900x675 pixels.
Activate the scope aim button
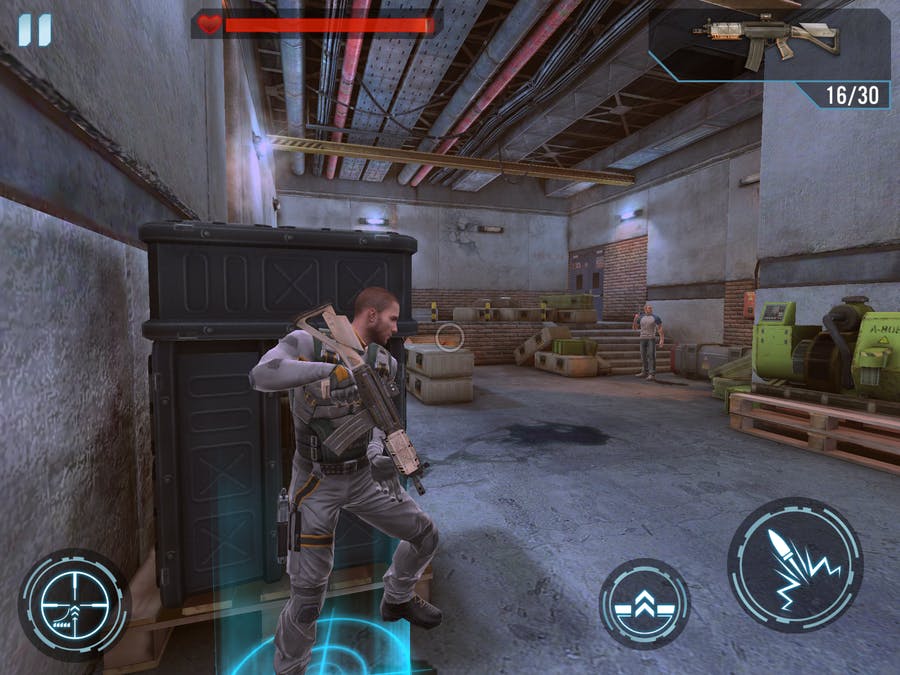click(x=74, y=603)
